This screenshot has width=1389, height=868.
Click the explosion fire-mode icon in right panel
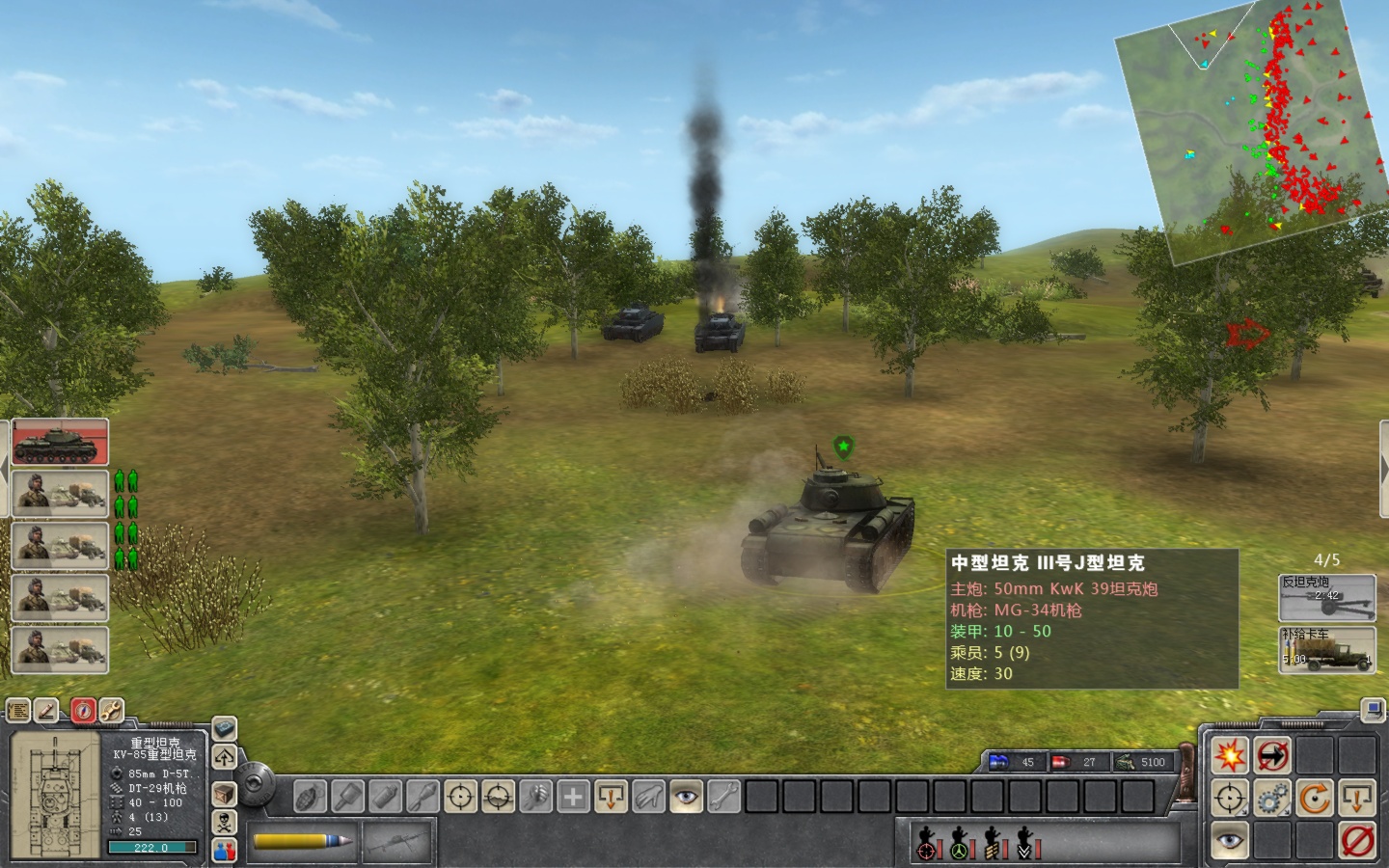coord(1231,755)
